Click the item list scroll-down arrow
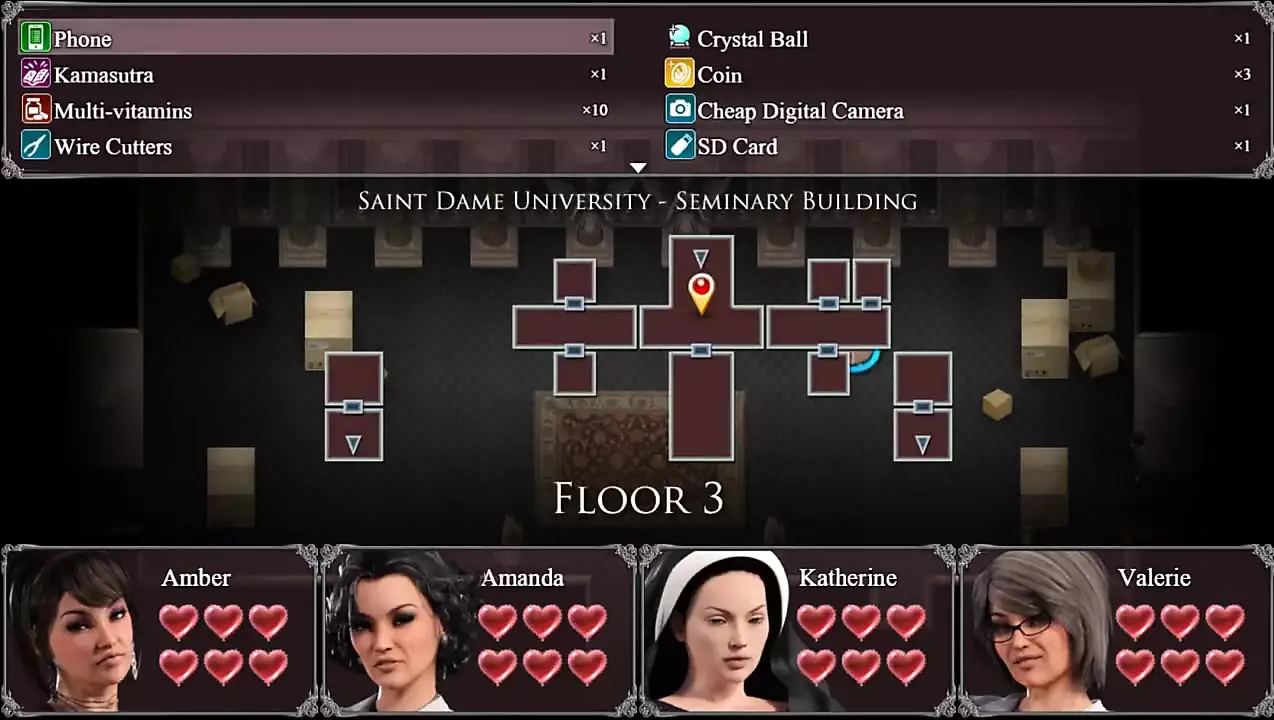The width and height of the screenshot is (1274, 720). click(x=638, y=168)
